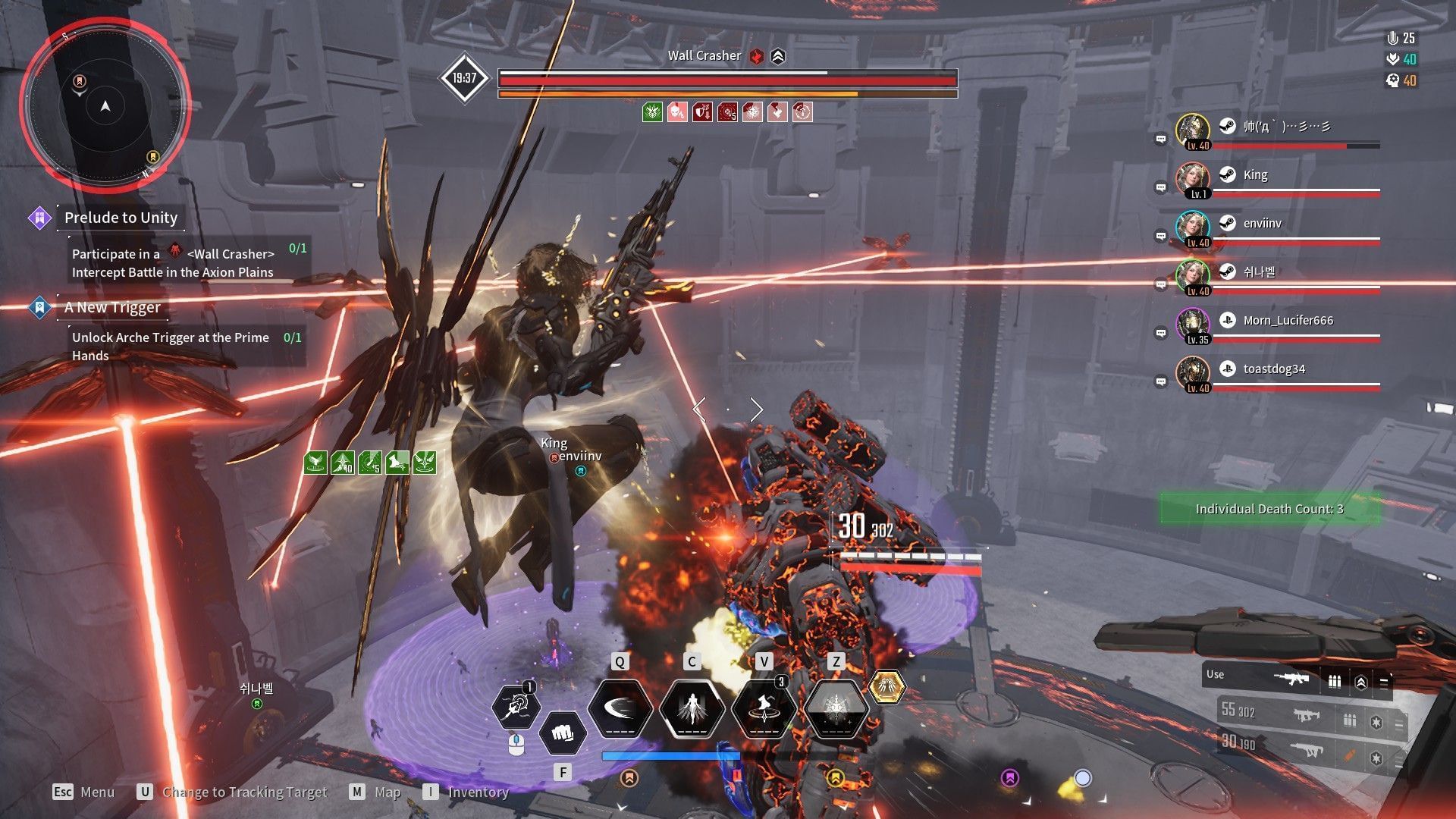
Task: Choose party member Morn_Lucifer666
Action: (1288, 321)
